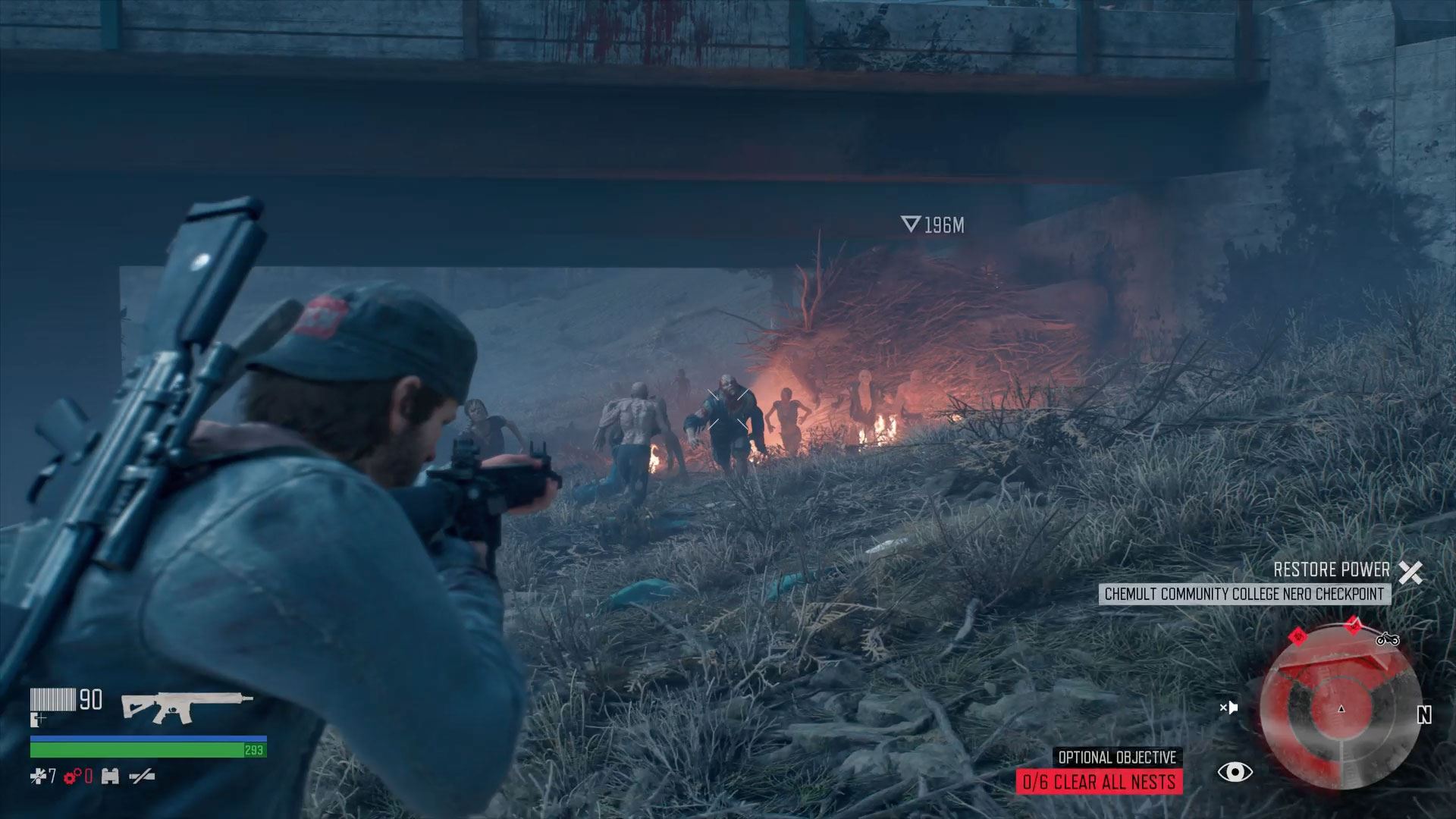This screenshot has width=1456, height=819.
Task: Choose the binoculars icon
Action: (x=110, y=776)
